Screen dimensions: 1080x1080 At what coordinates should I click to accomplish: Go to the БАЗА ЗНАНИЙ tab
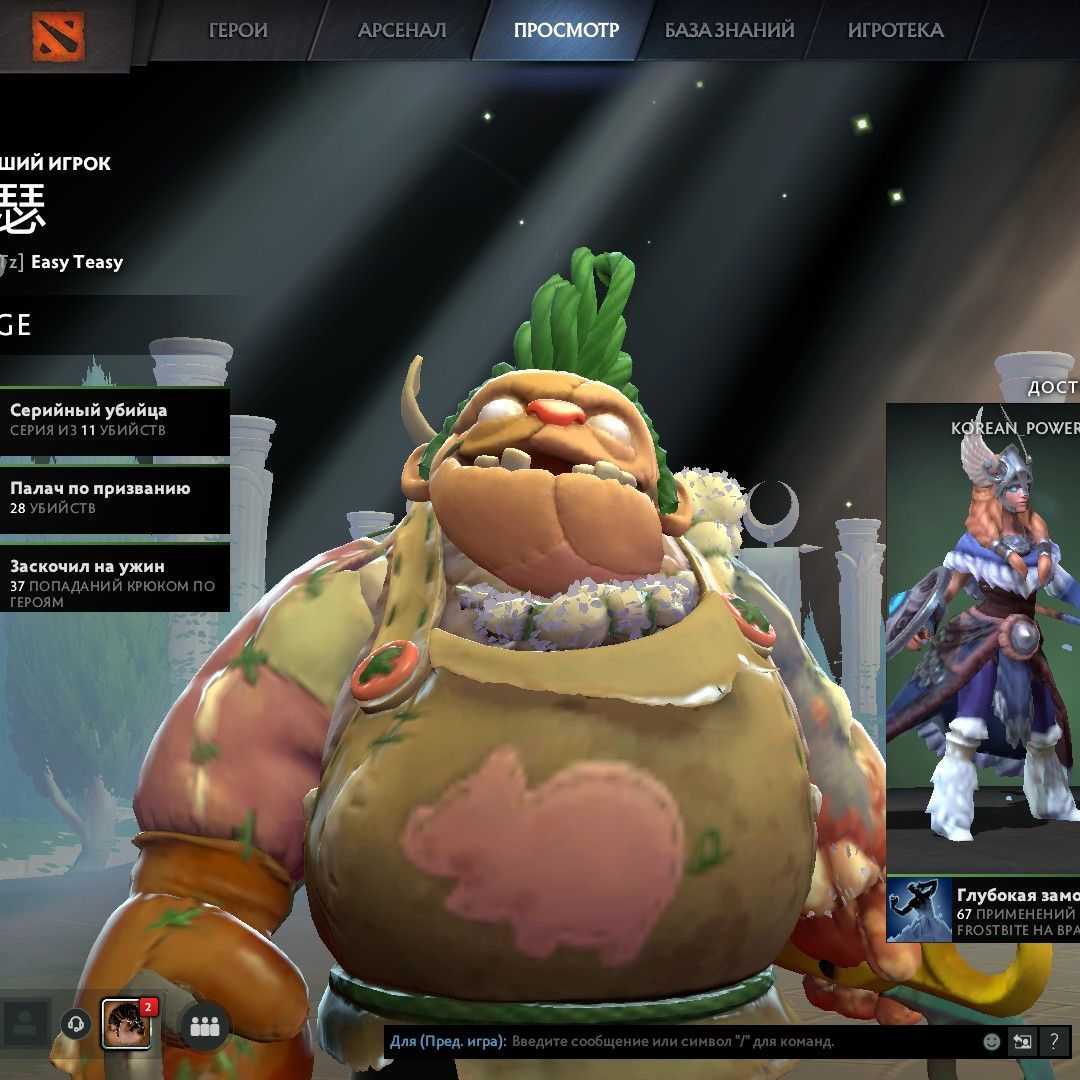click(x=730, y=30)
